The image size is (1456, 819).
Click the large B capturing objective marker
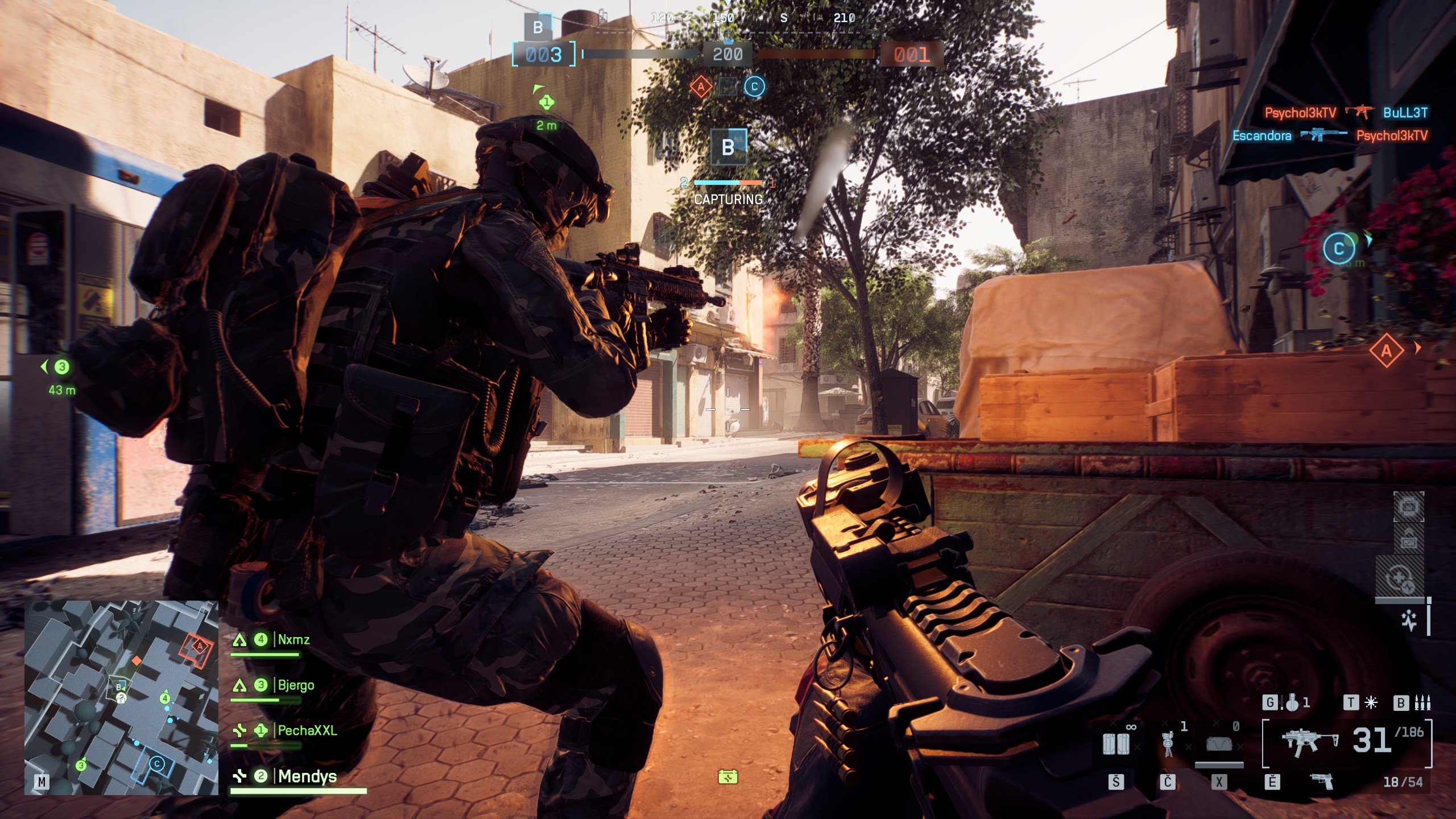(728, 147)
